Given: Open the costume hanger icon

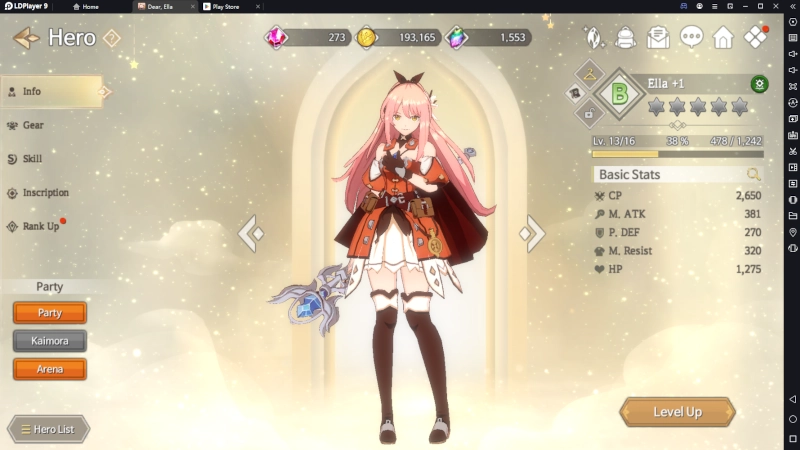Looking at the screenshot, I should 588,73.
